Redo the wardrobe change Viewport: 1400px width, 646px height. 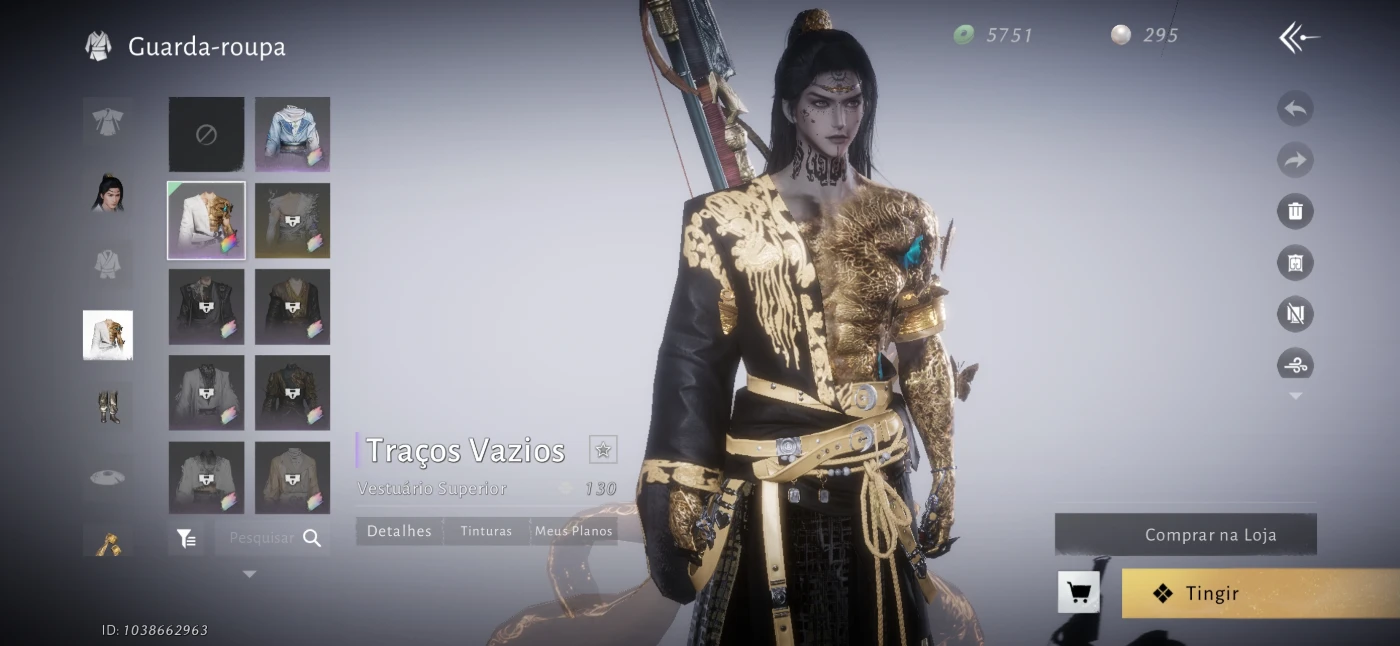1295,160
